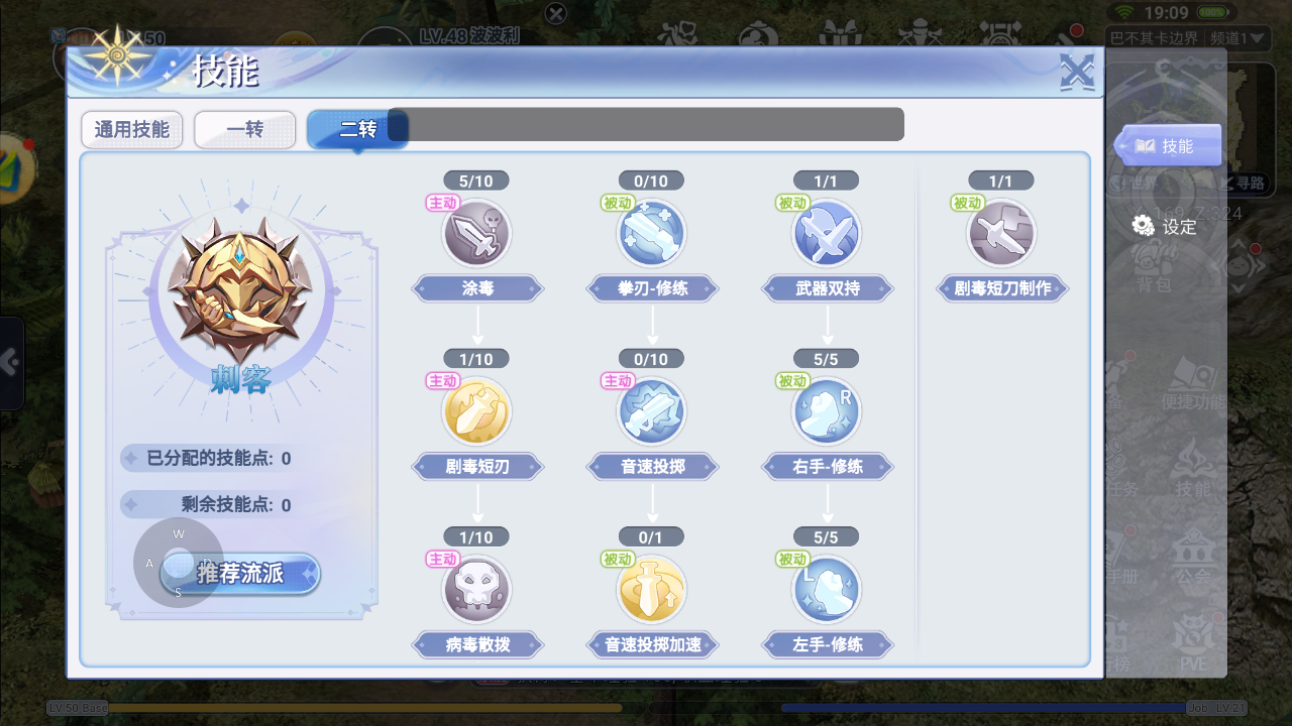This screenshot has height=726, width=1292.
Task: Switch to the 通用技能 tab
Action: coord(132,130)
